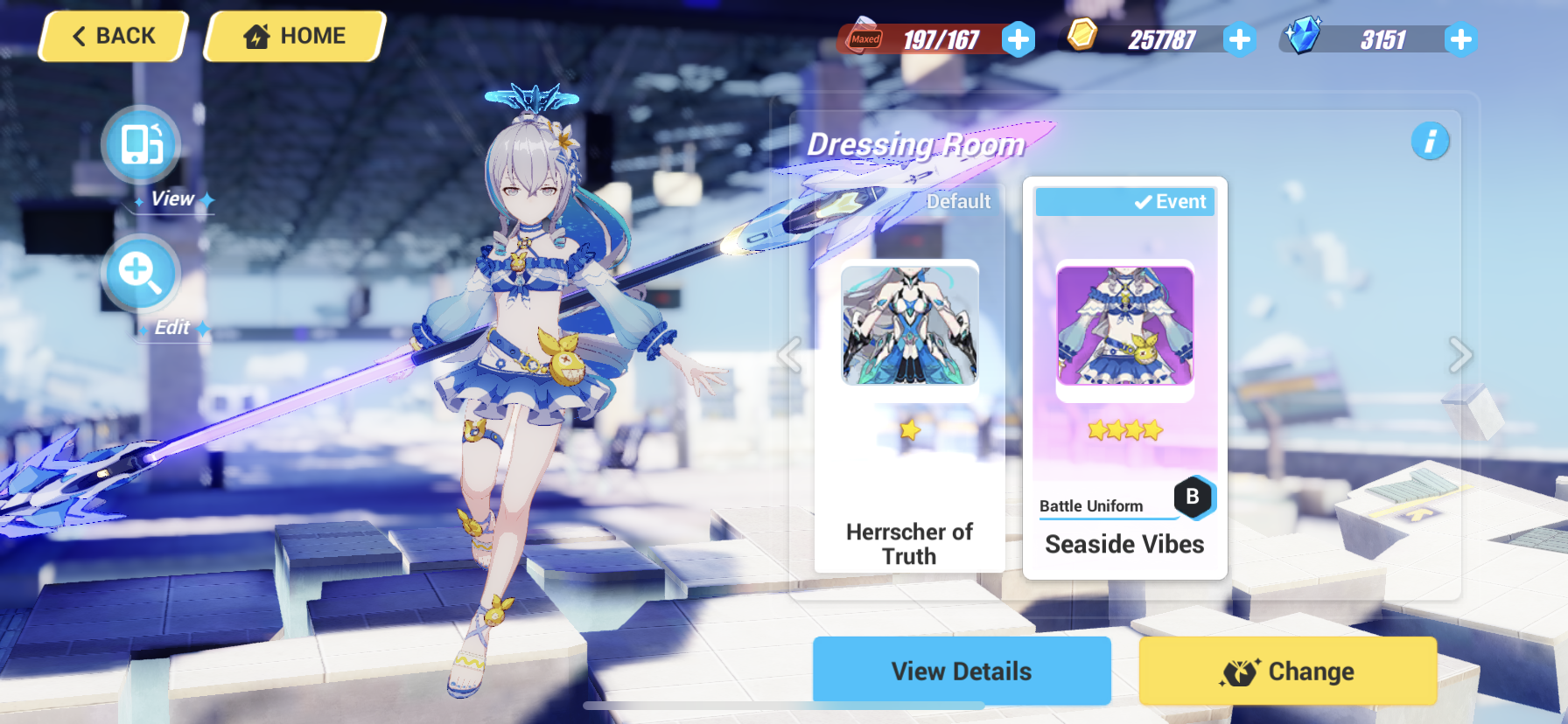Screen dimensions: 1568x724
Task: Expand next outfits with right arrow
Action: coord(1459,356)
